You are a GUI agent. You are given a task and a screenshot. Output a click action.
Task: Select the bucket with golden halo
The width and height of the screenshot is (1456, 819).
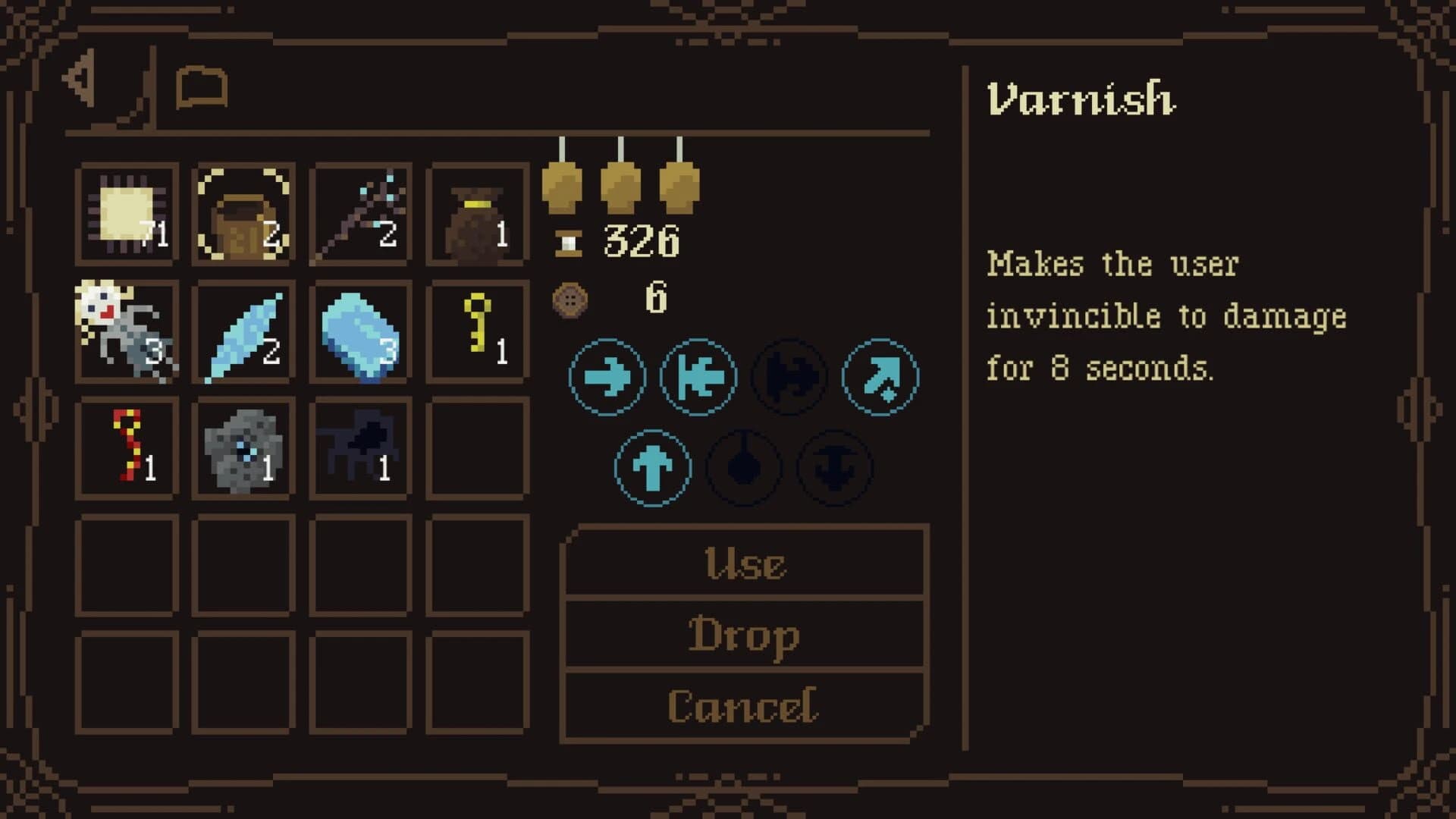(243, 212)
